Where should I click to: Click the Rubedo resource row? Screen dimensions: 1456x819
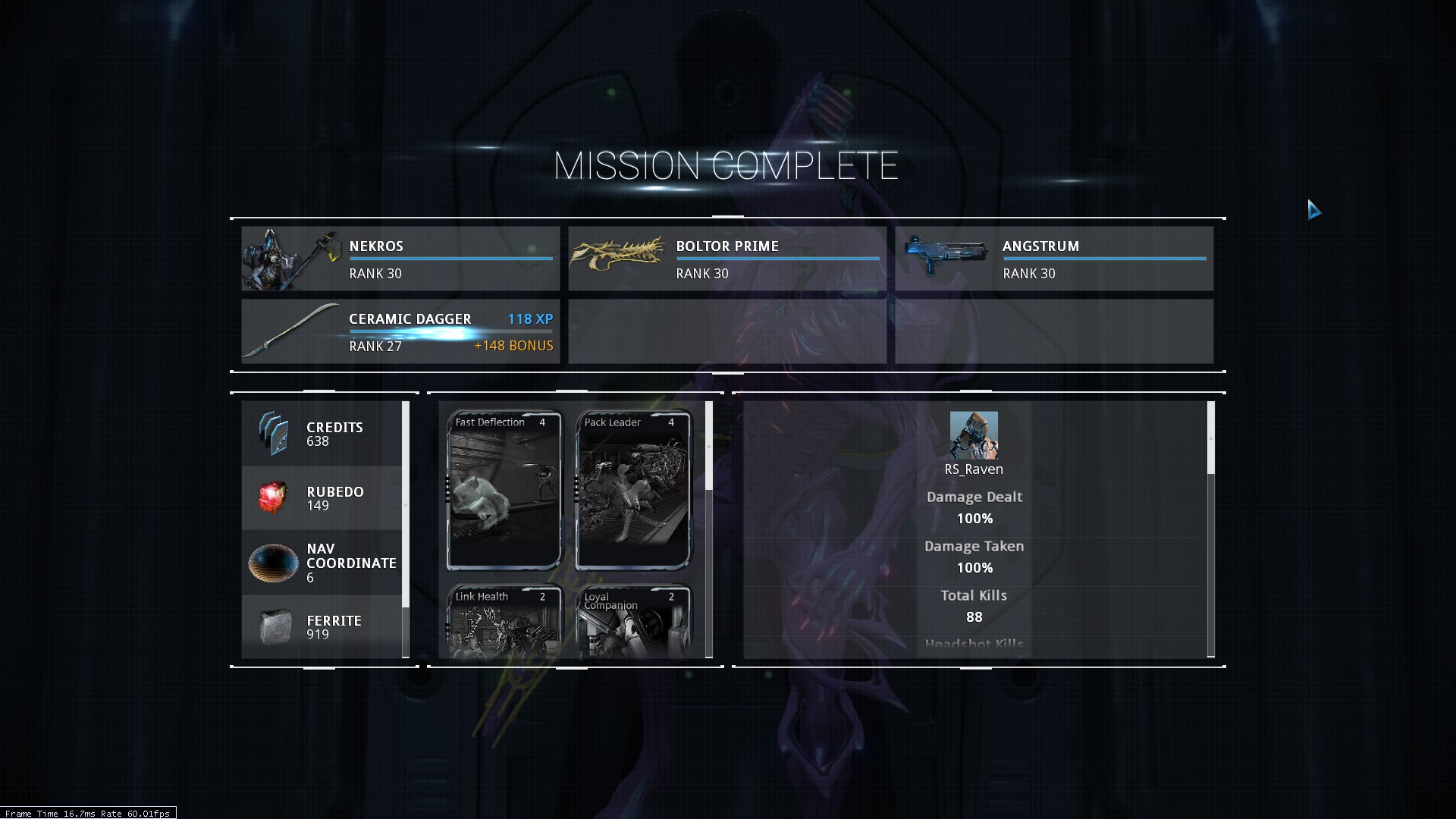coord(322,498)
